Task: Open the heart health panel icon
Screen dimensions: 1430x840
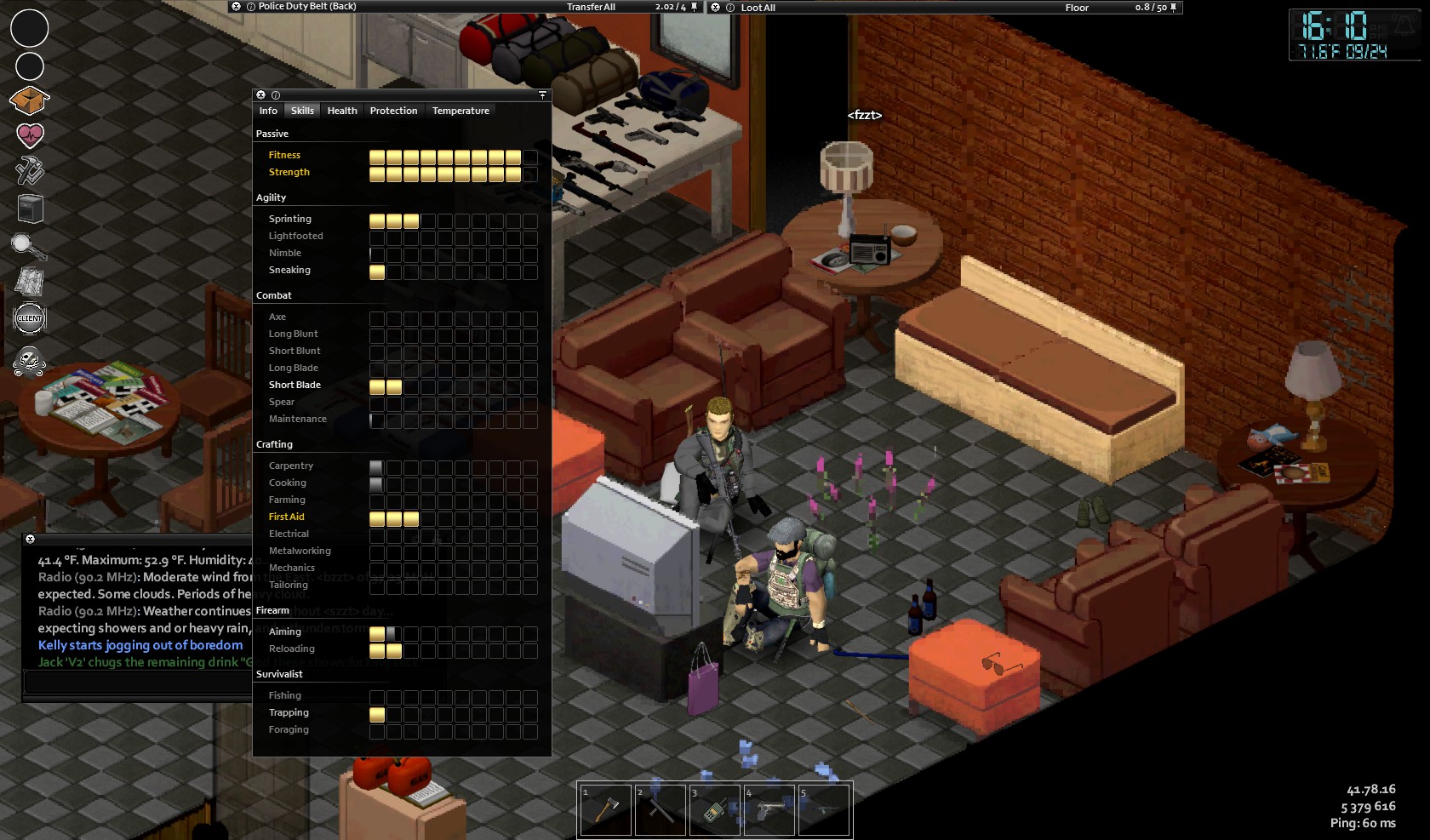Action: [30, 135]
